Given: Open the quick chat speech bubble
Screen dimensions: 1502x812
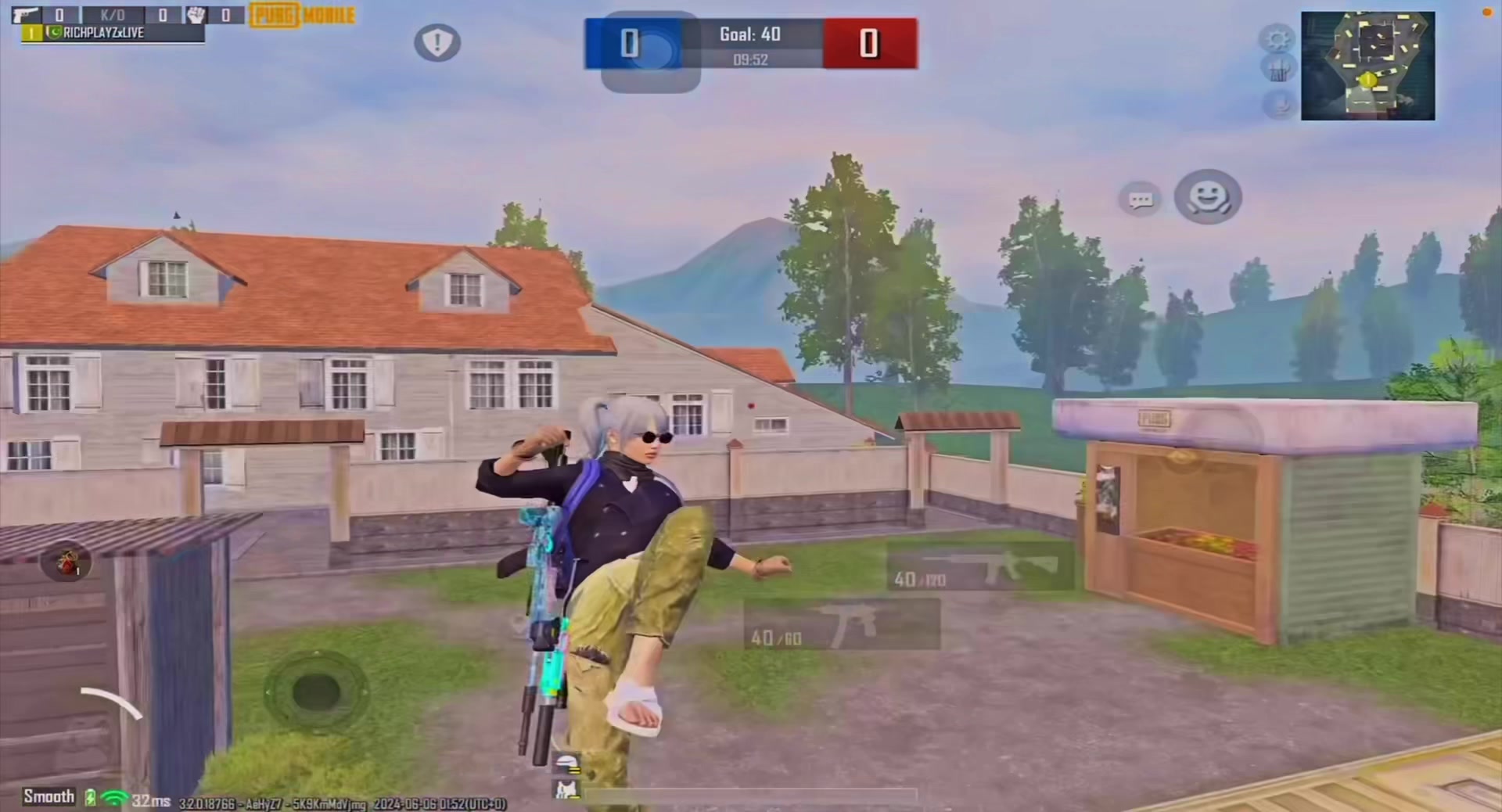Looking at the screenshot, I should tap(1140, 200).
